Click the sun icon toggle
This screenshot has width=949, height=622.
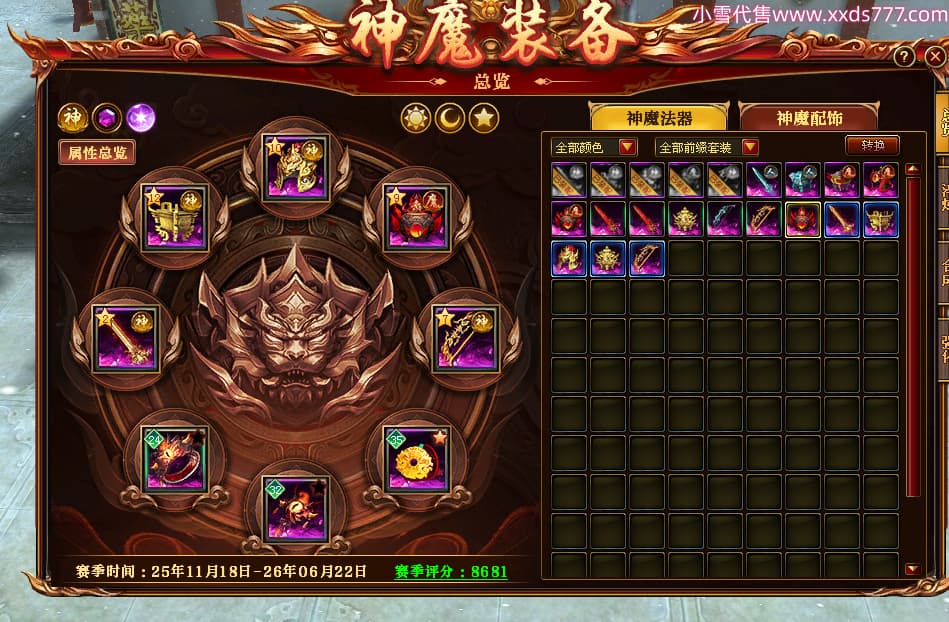click(415, 118)
